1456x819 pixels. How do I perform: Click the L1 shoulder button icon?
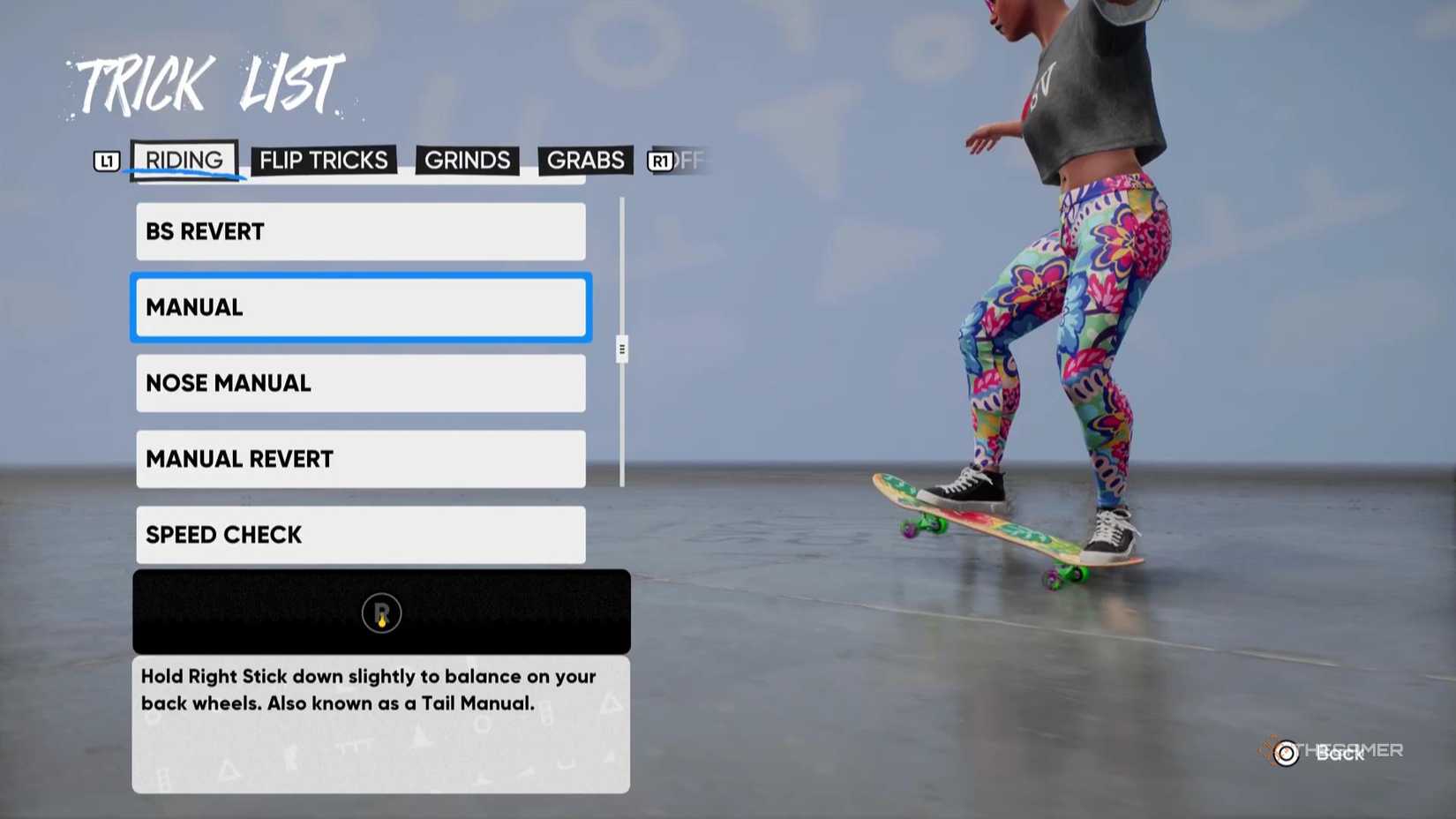pos(106,161)
